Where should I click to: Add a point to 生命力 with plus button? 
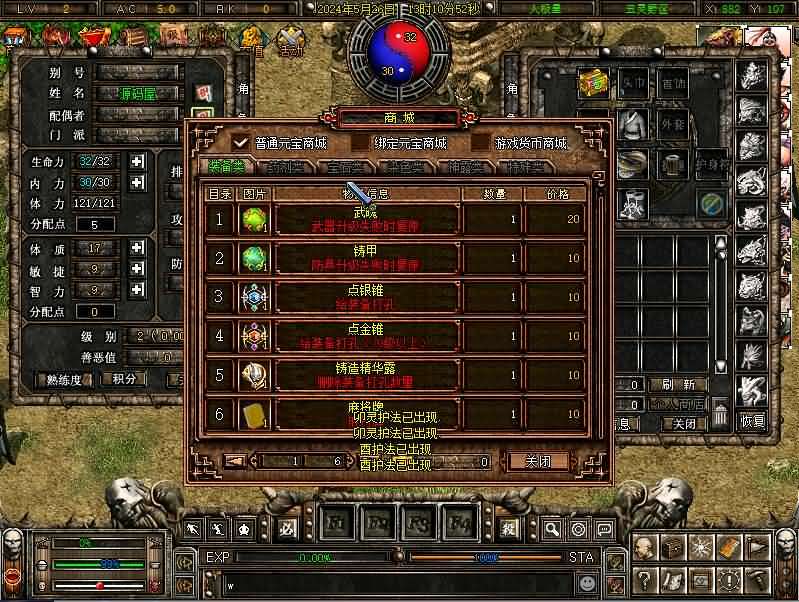coord(137,161)
